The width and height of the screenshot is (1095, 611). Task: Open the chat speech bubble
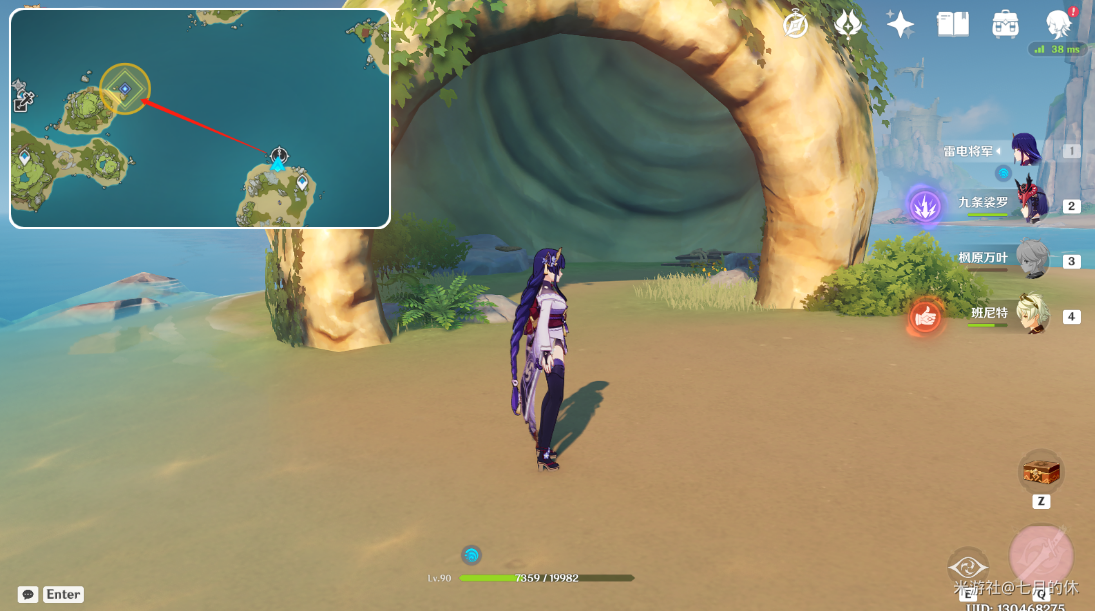[x=28, y=594]
